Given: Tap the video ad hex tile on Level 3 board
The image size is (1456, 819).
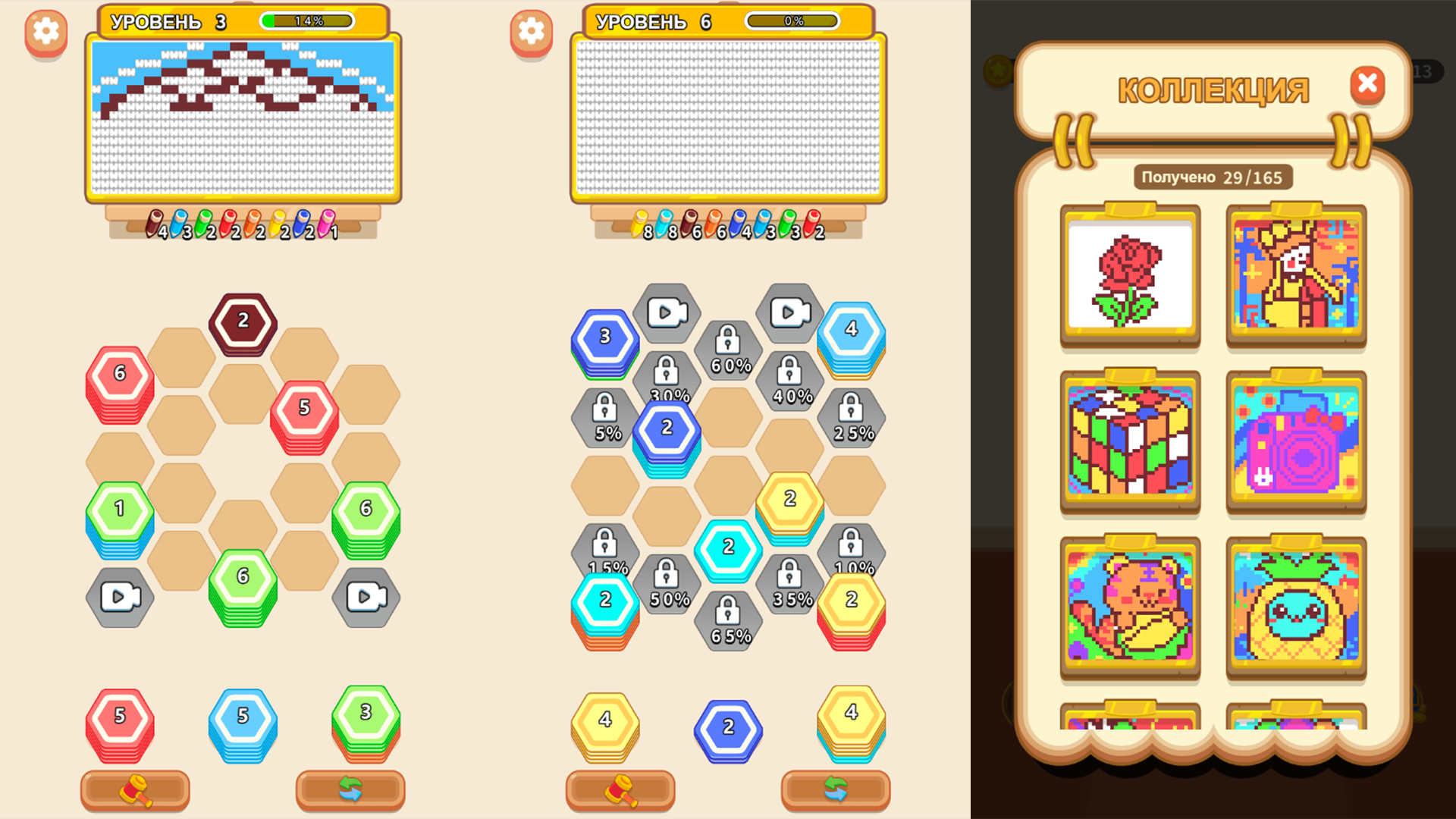Looking at the screenshot, I should (120, 598).
